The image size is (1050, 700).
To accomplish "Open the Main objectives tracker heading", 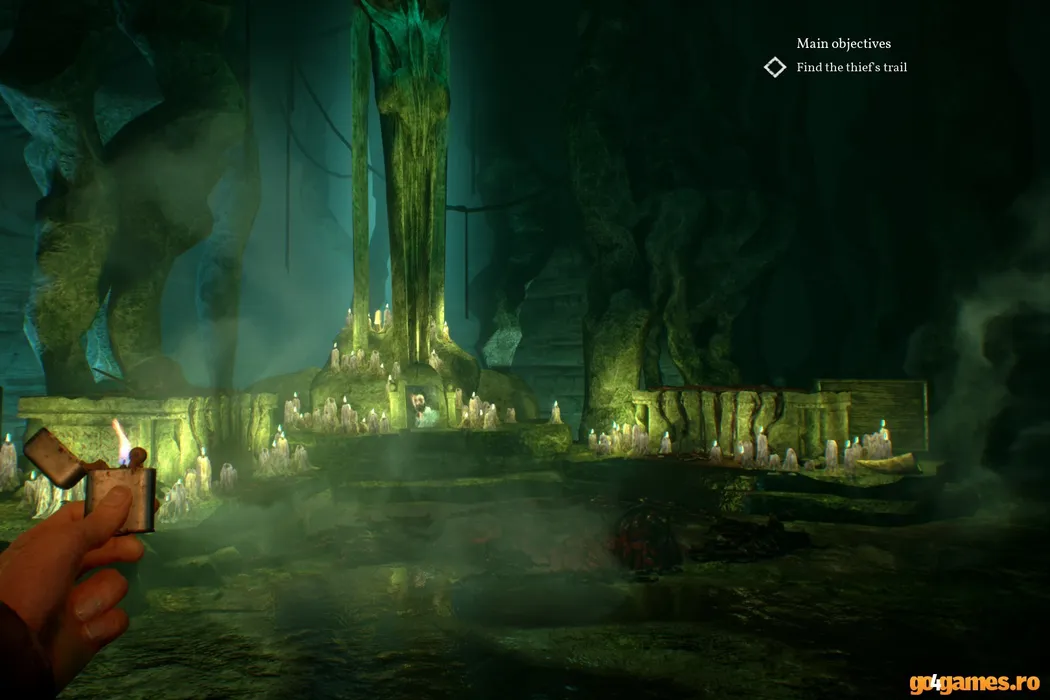I will [x=843, y=44].
